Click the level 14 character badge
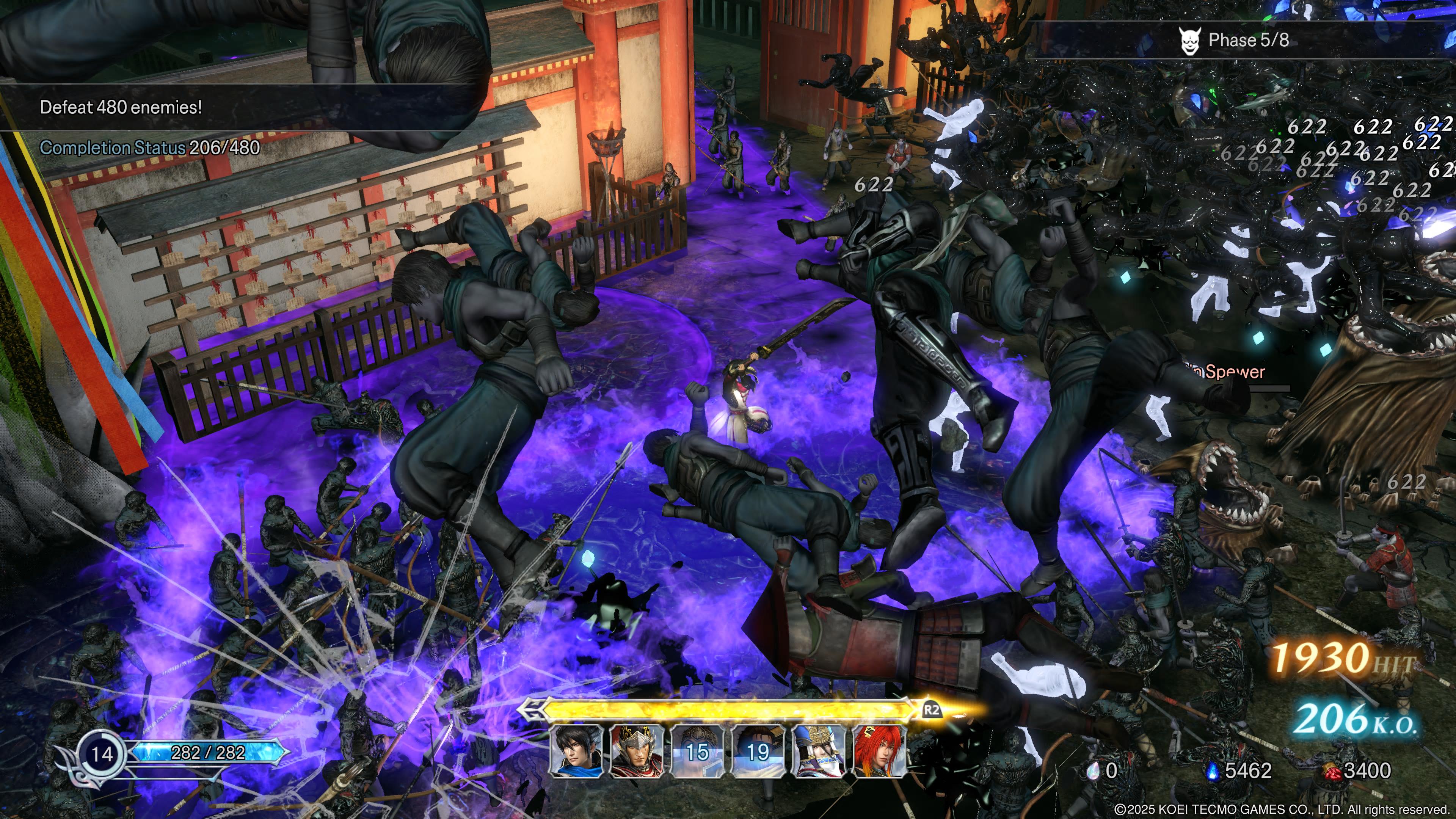1456x819 pixels. point(102,753)
